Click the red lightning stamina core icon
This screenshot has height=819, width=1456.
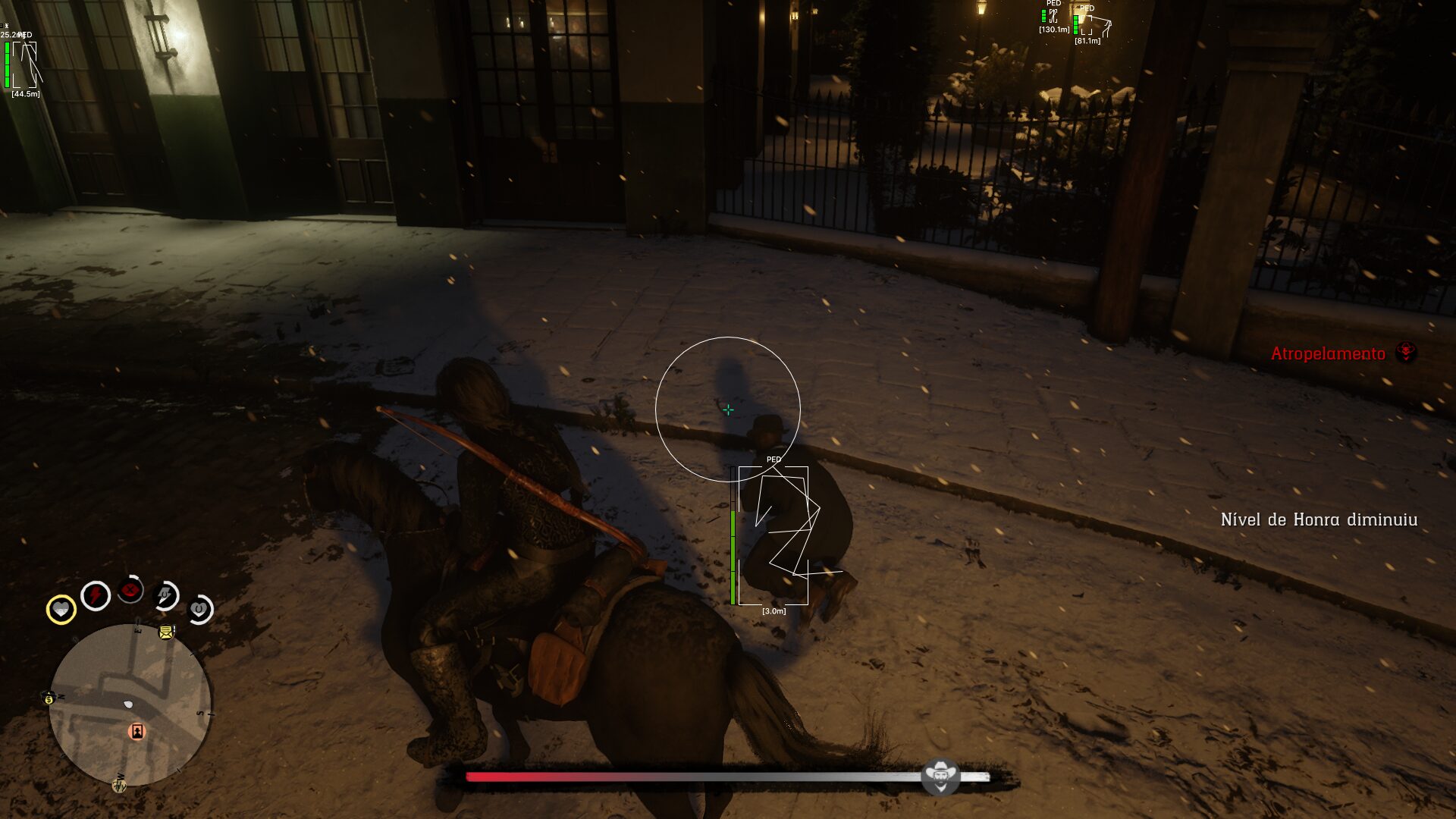pyautogui.click(x=96, y=596)
